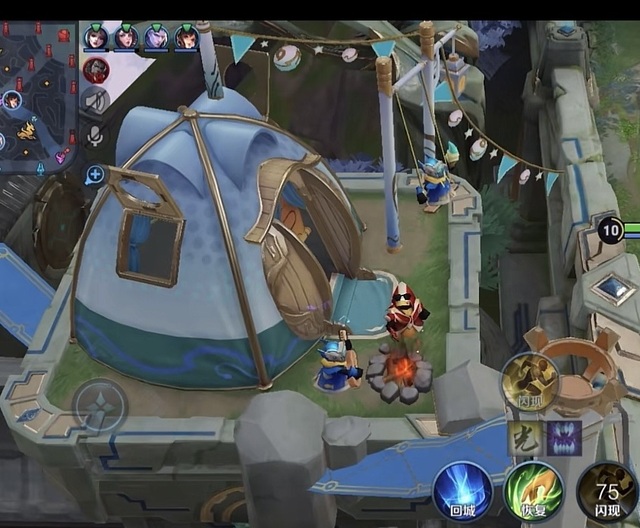Toggle the microphone voice chat button
640x528 pixels.
pos(96,135)
